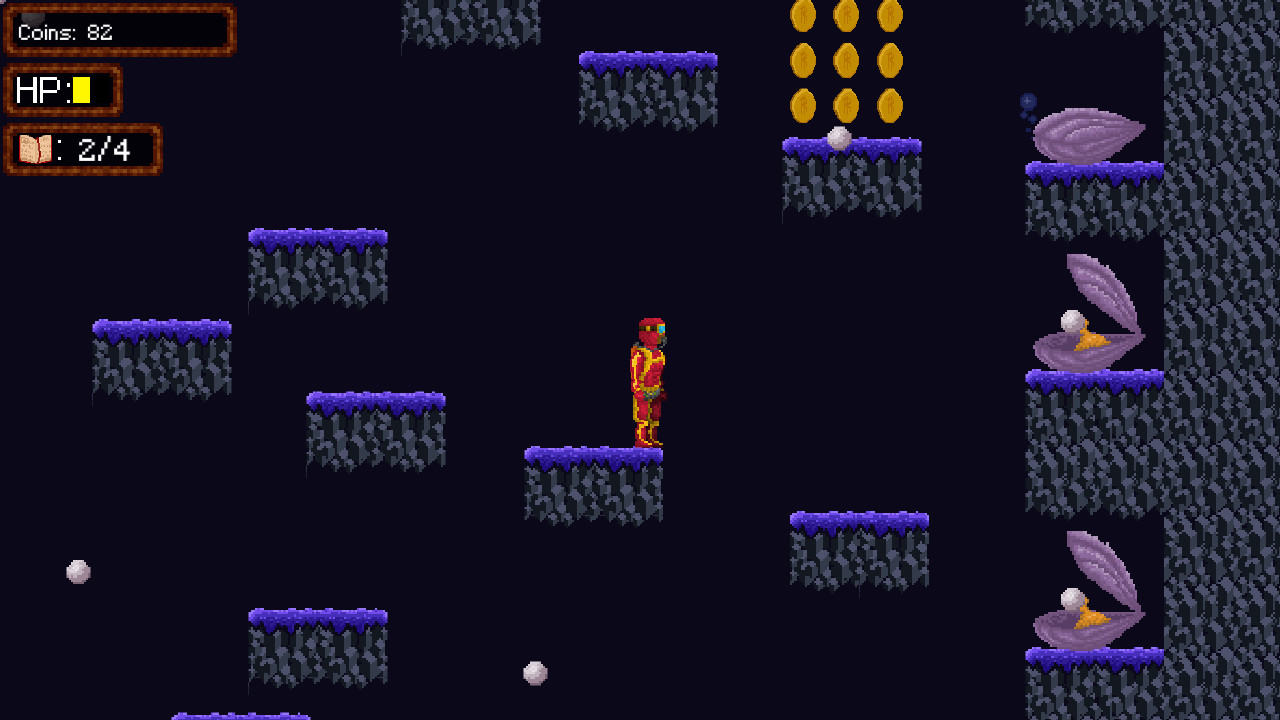1280x720 pixels.
Task: Select the quest progress 2/4 panel
Action: (83, 148)
